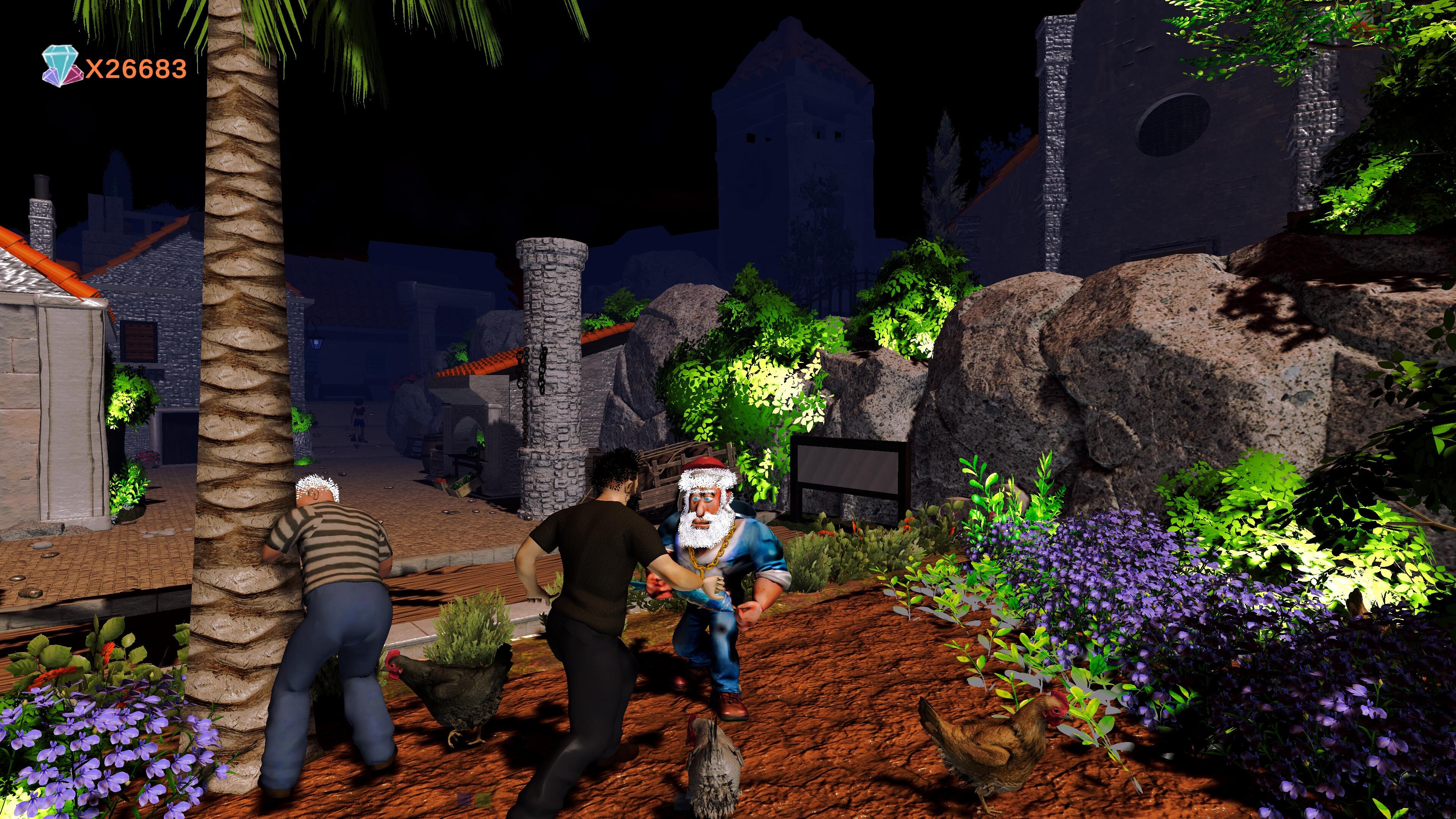Toggle the hanging lantern on the far building
1456x819 pixels.
coord(317,343)
